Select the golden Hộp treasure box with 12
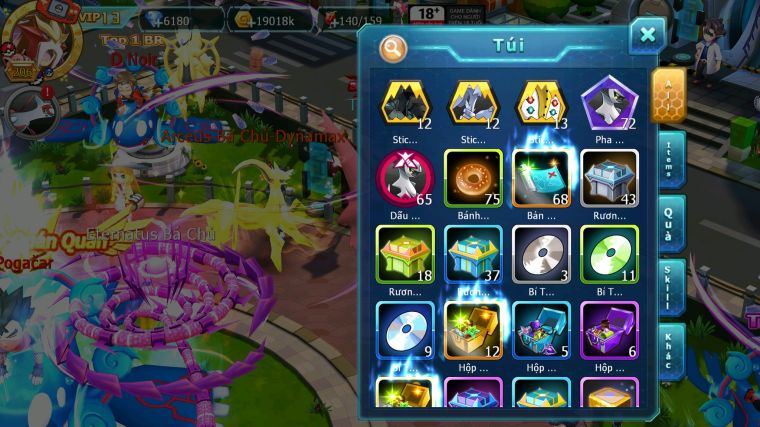Viewport: 760px width, 427px height. pos(473,330)
